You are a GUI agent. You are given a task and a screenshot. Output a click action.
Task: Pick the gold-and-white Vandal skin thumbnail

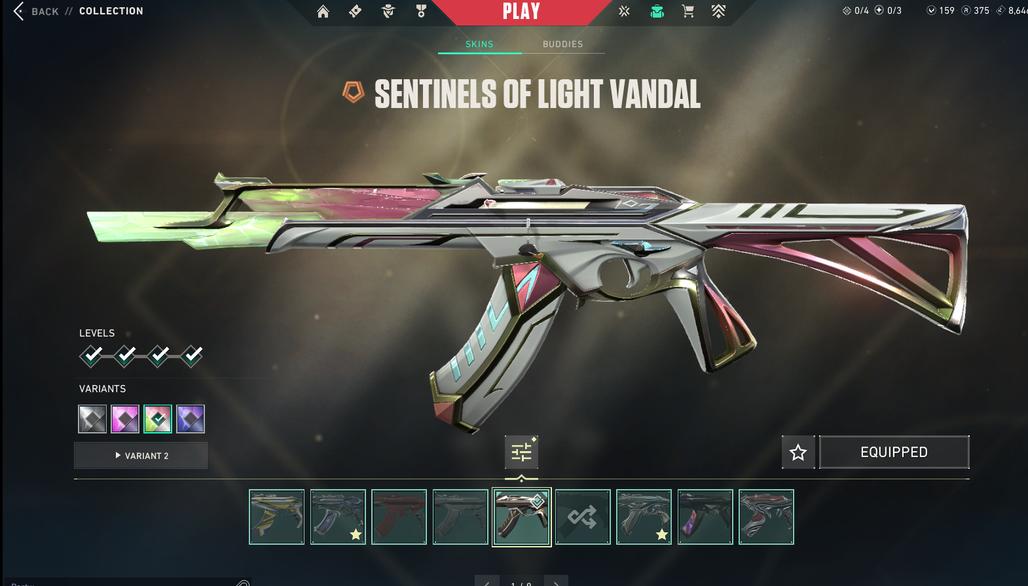(277, 517)
